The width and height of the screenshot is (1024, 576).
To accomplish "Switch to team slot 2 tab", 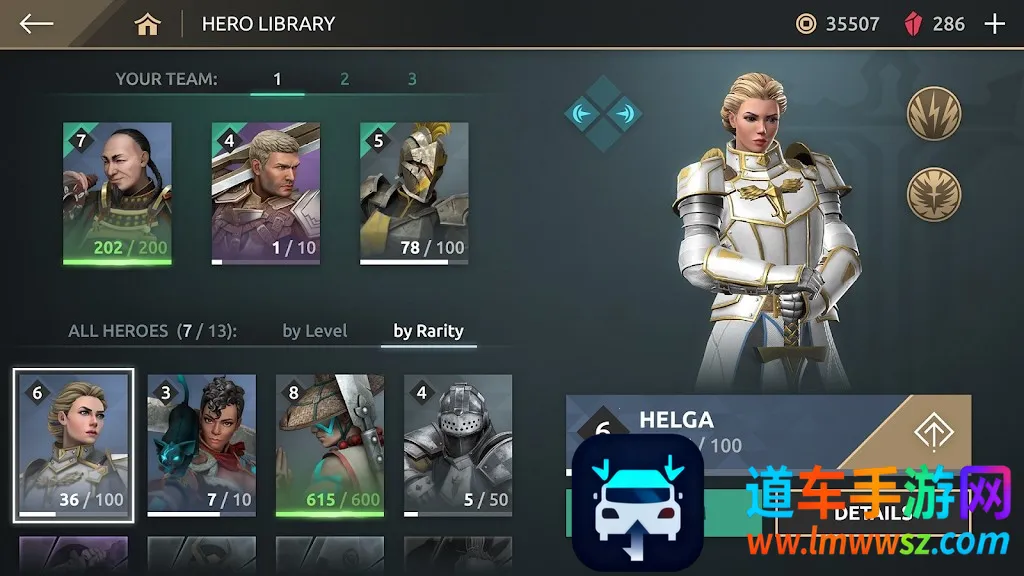I will pos(345,79).
